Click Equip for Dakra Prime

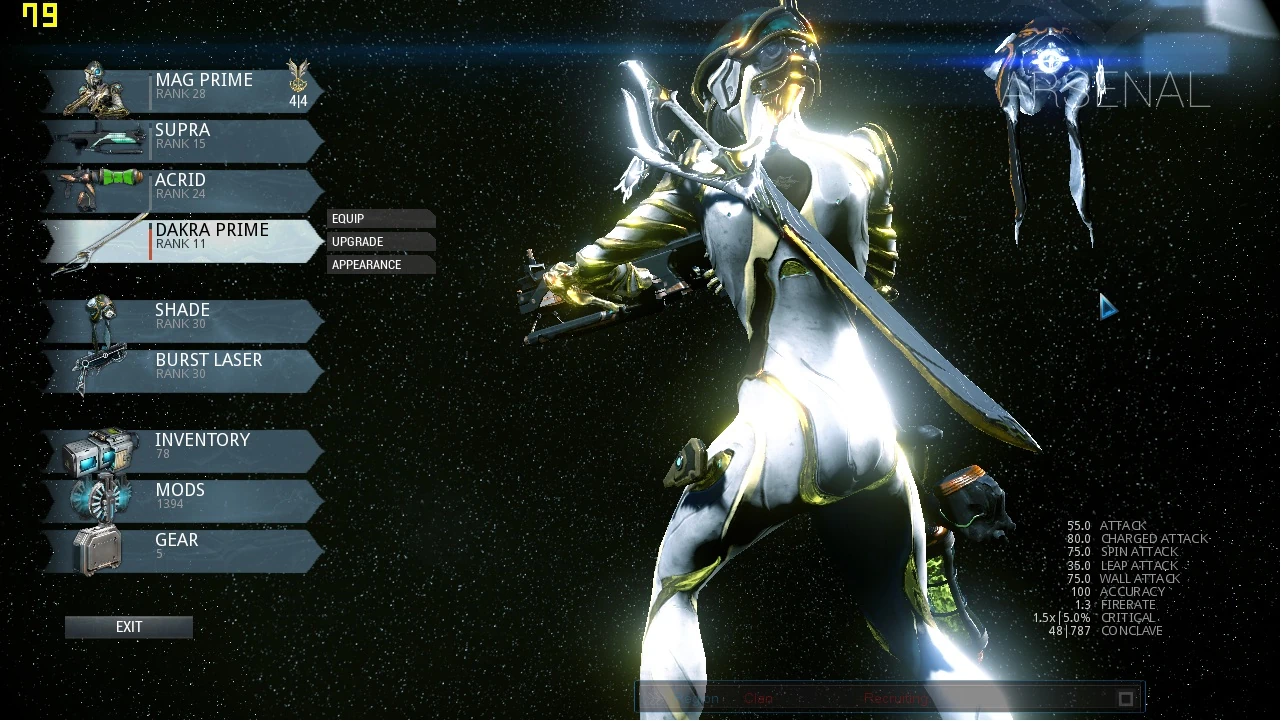point(380,219)
